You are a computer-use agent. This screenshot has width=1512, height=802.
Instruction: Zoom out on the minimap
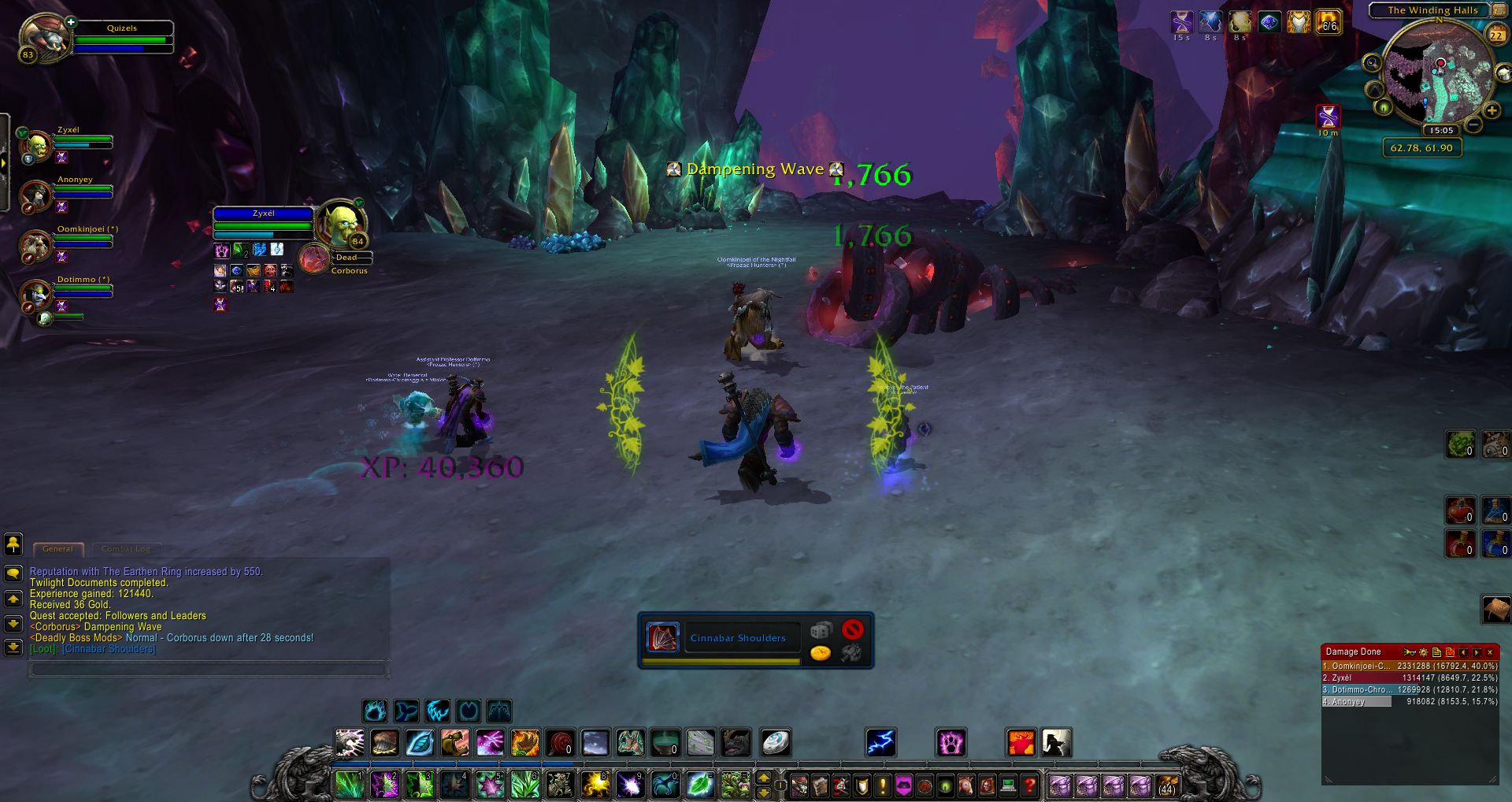coord(1474,125)
